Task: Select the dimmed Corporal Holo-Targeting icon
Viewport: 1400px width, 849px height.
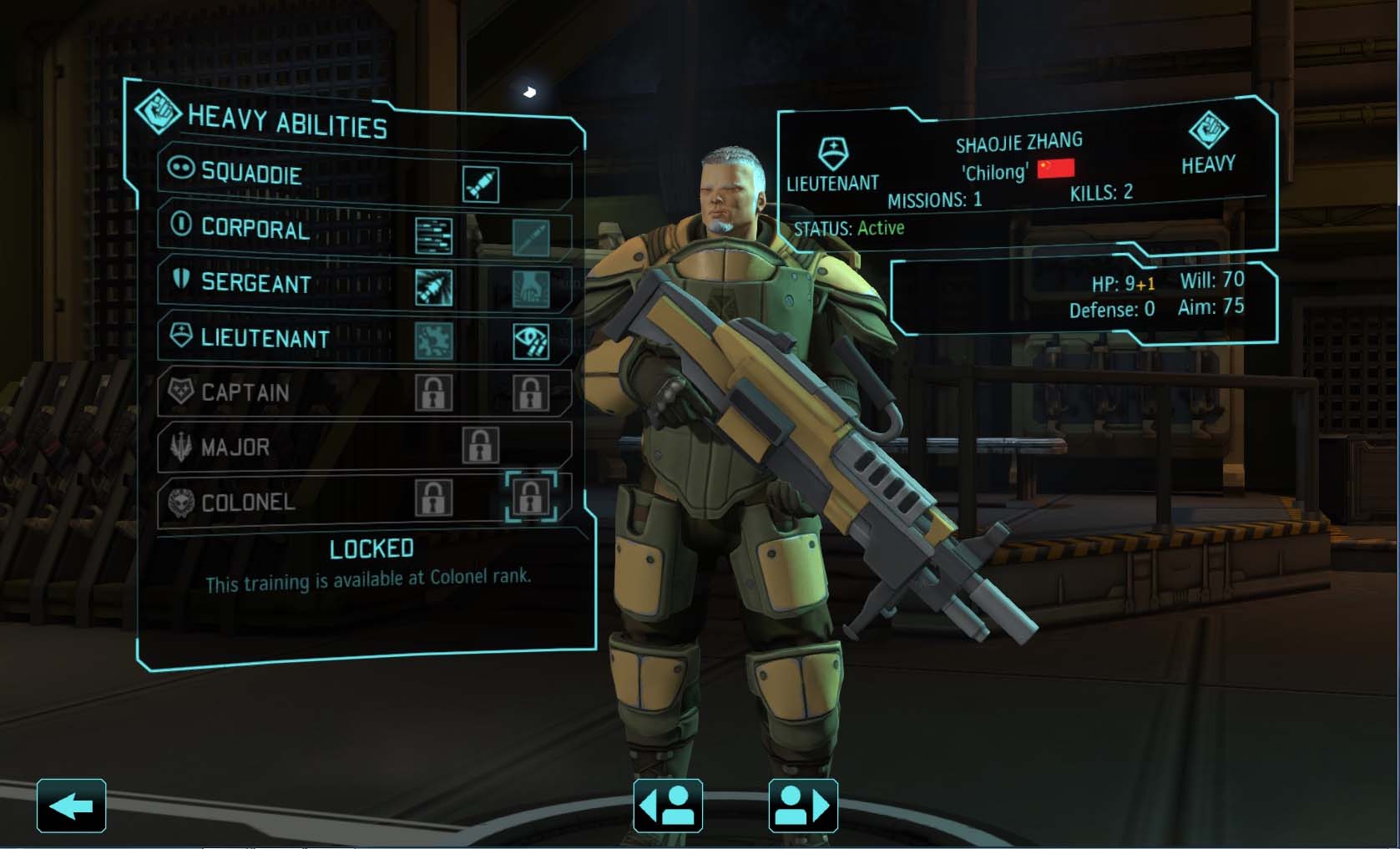Action: coord(530,237)
